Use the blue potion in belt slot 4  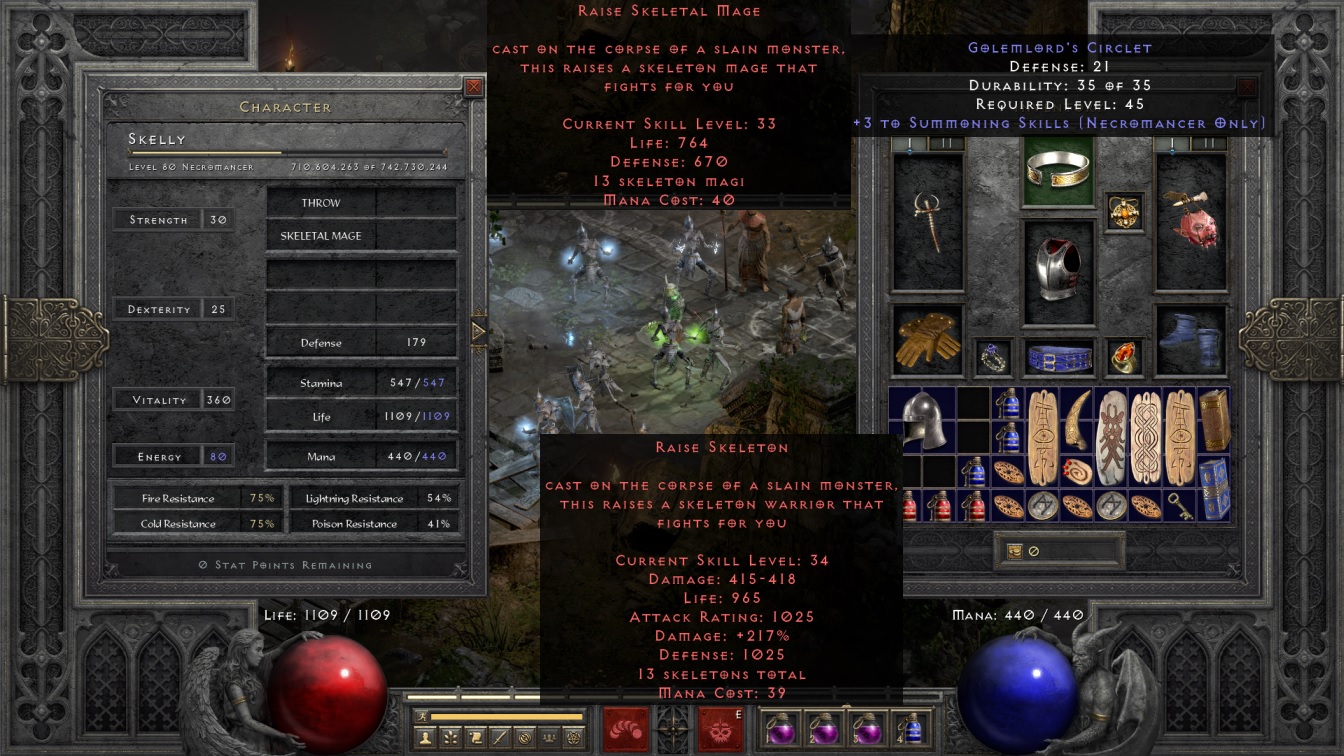(910, 729)
